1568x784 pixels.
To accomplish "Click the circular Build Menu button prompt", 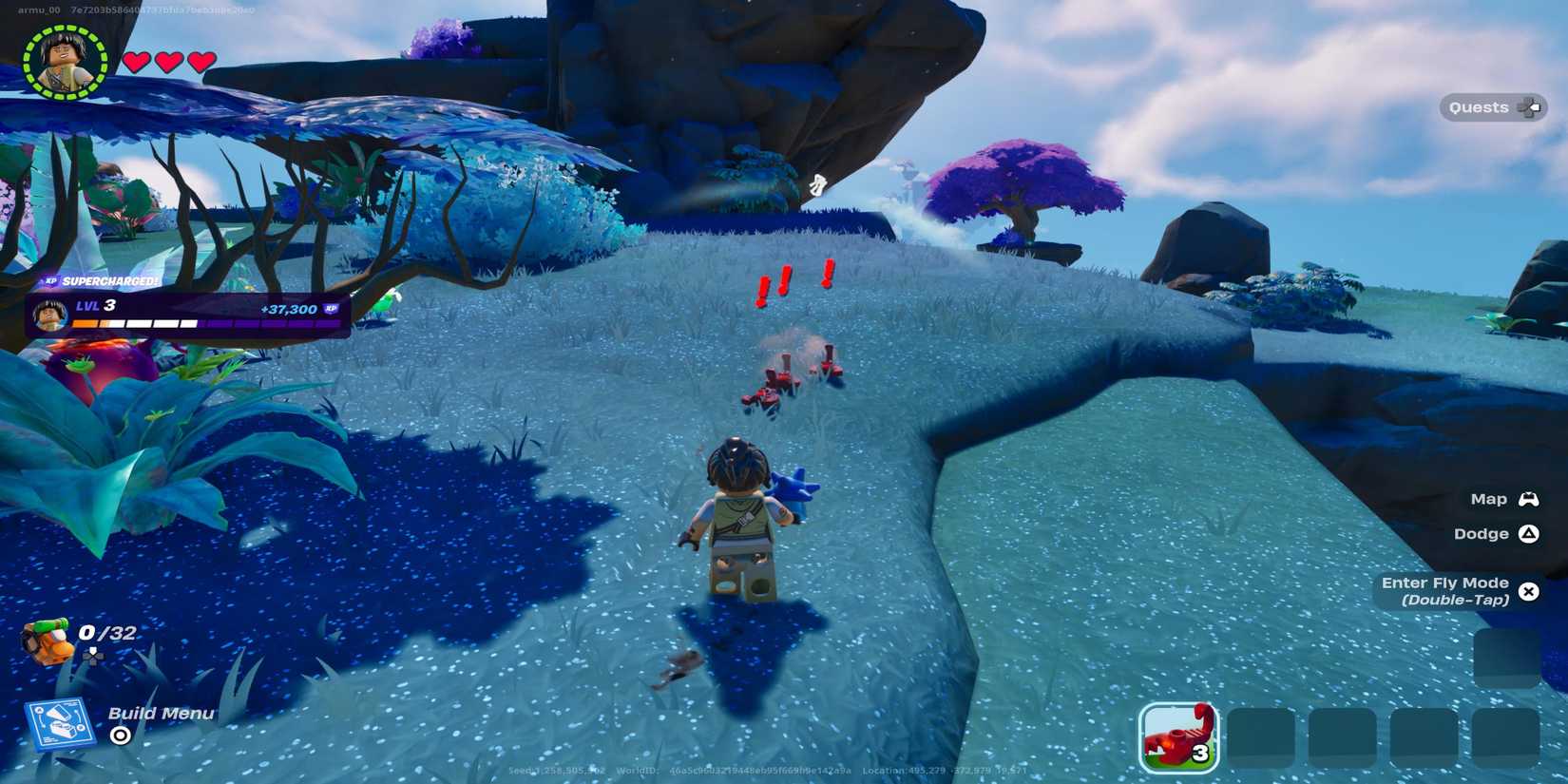I will (x=118, y=736).
